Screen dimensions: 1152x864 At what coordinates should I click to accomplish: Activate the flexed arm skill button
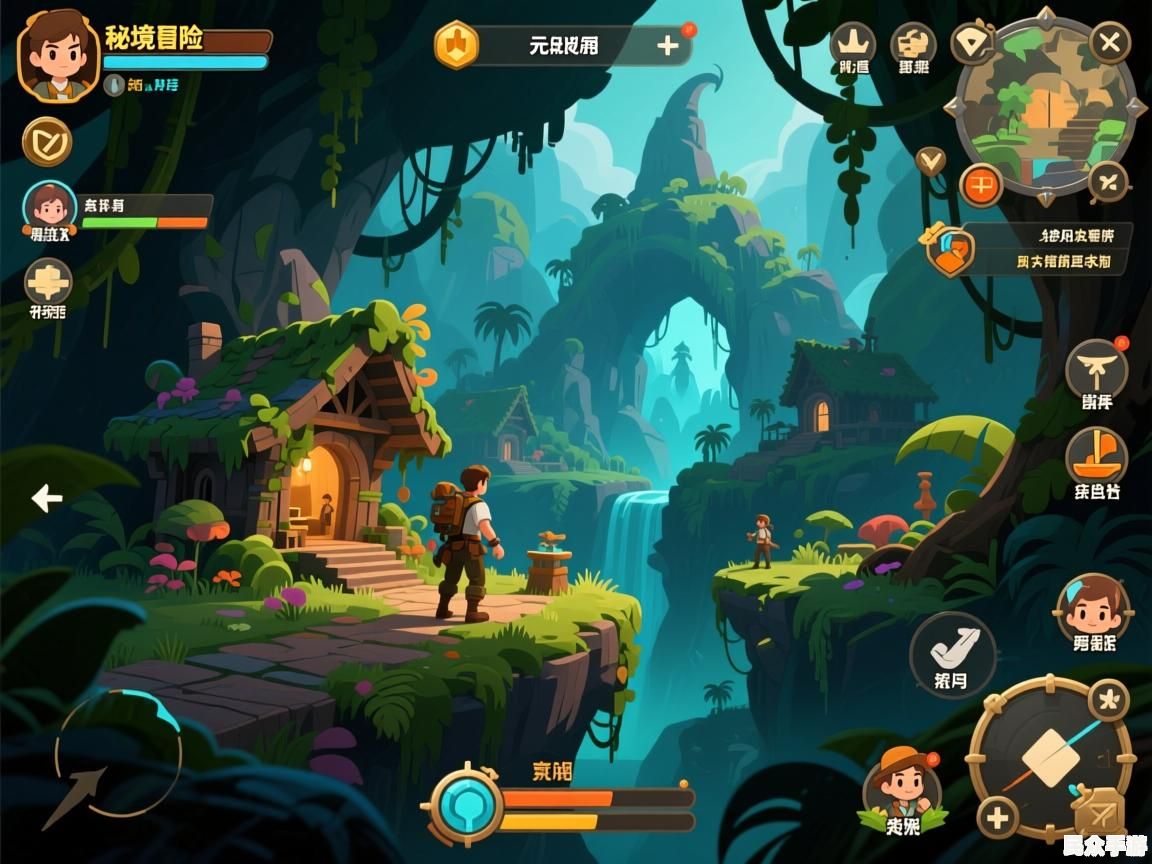tap(952, 653)
